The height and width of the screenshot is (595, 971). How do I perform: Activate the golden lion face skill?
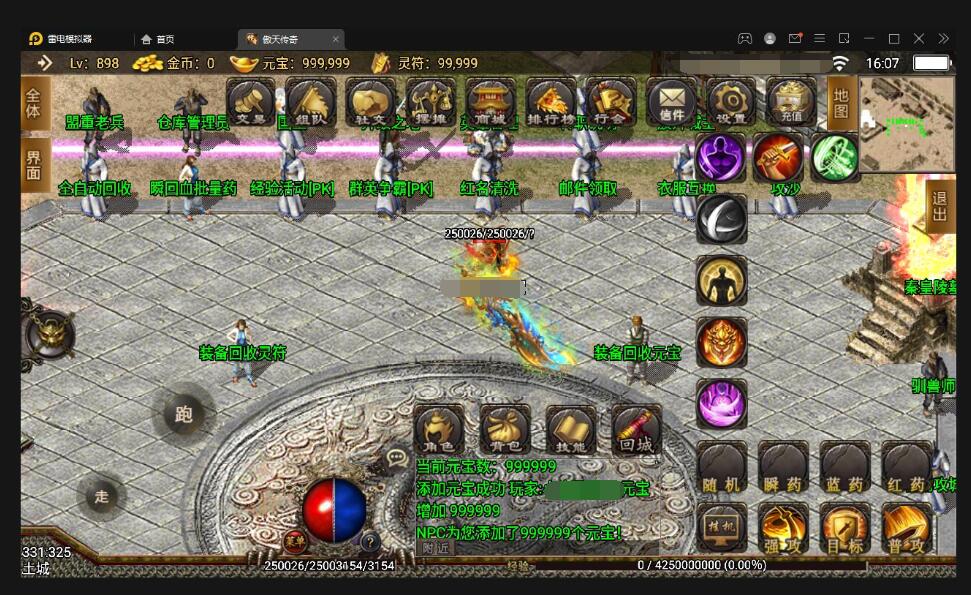coord(721,342)
